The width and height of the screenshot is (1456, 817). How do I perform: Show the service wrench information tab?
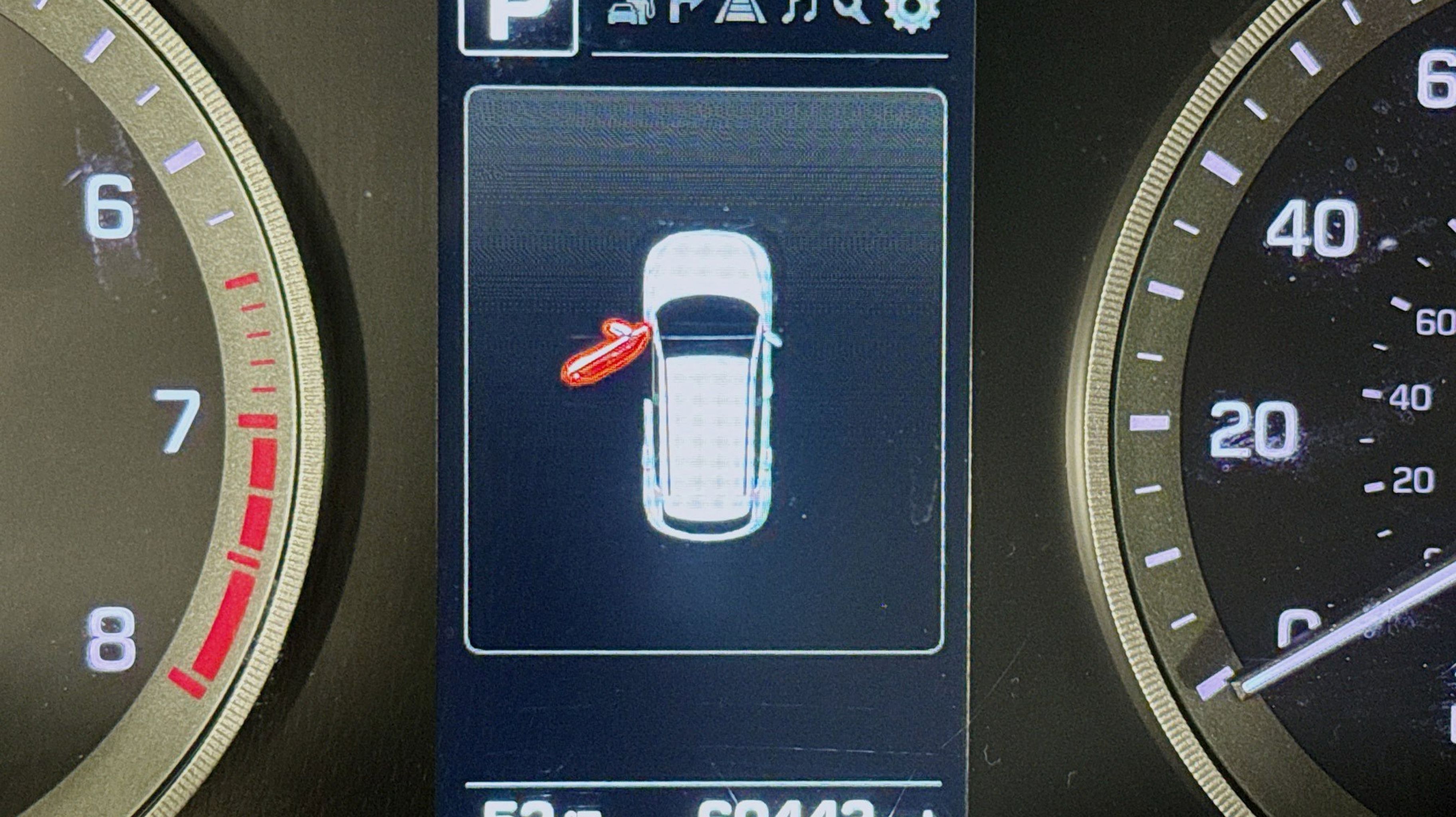[x=853, y=11]
